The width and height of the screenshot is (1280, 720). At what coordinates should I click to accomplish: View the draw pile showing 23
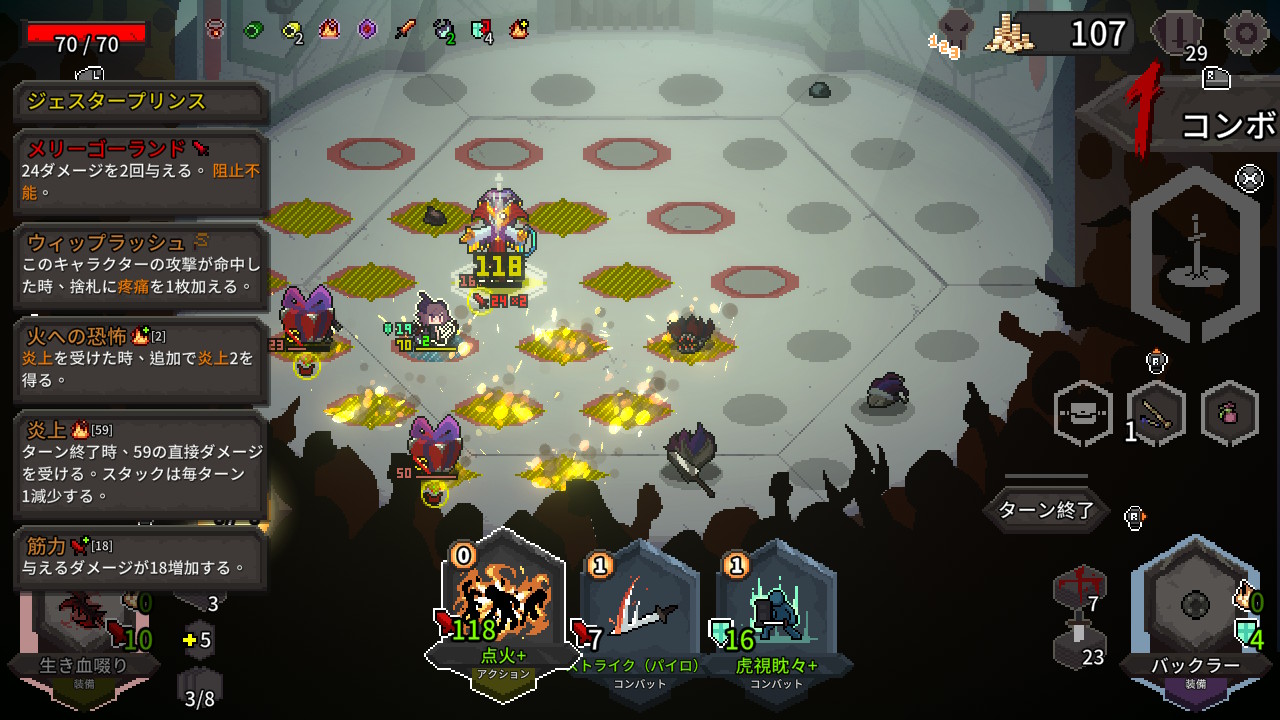1079,645
